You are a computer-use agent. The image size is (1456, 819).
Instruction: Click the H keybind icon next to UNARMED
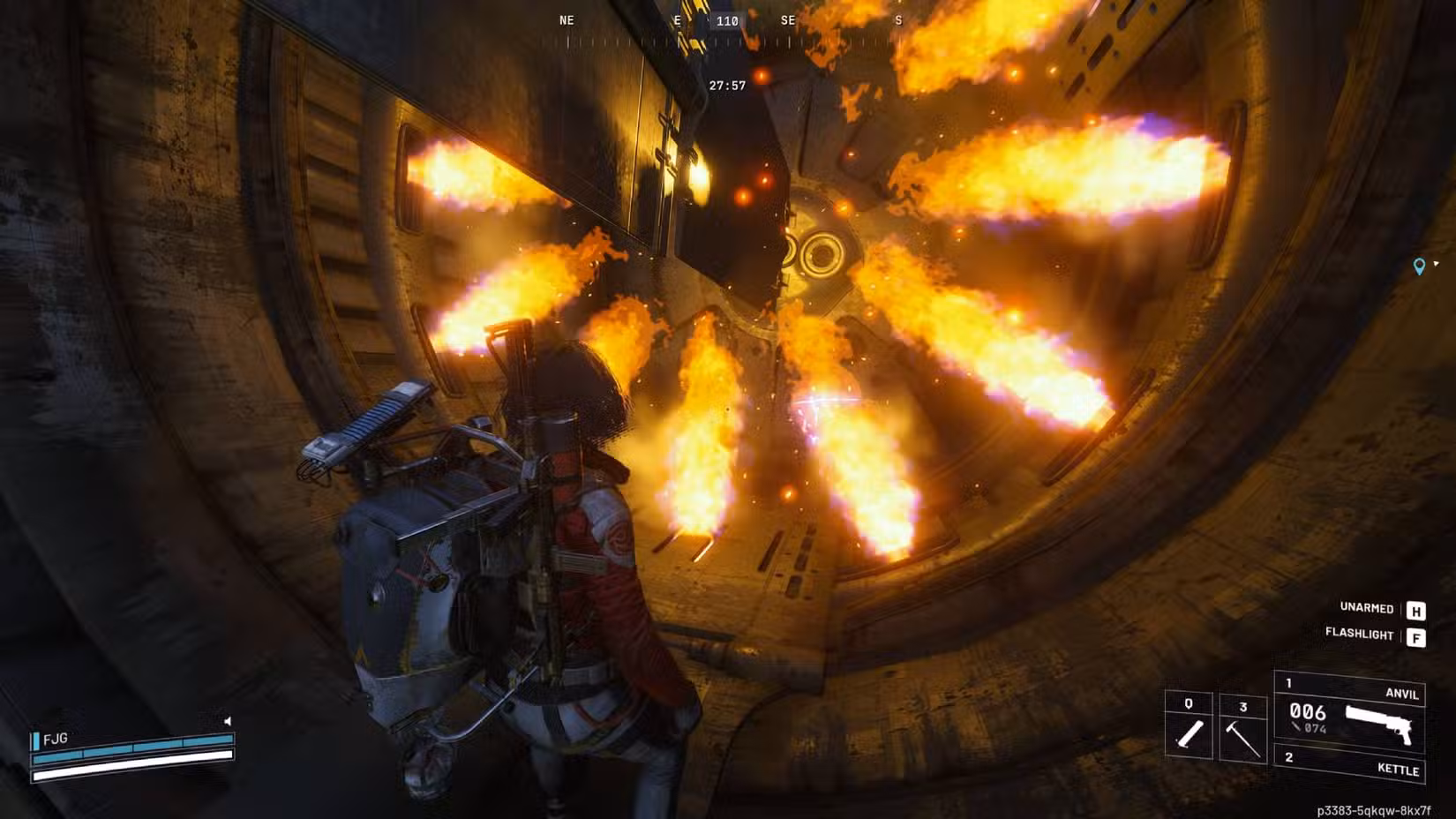1417,611
